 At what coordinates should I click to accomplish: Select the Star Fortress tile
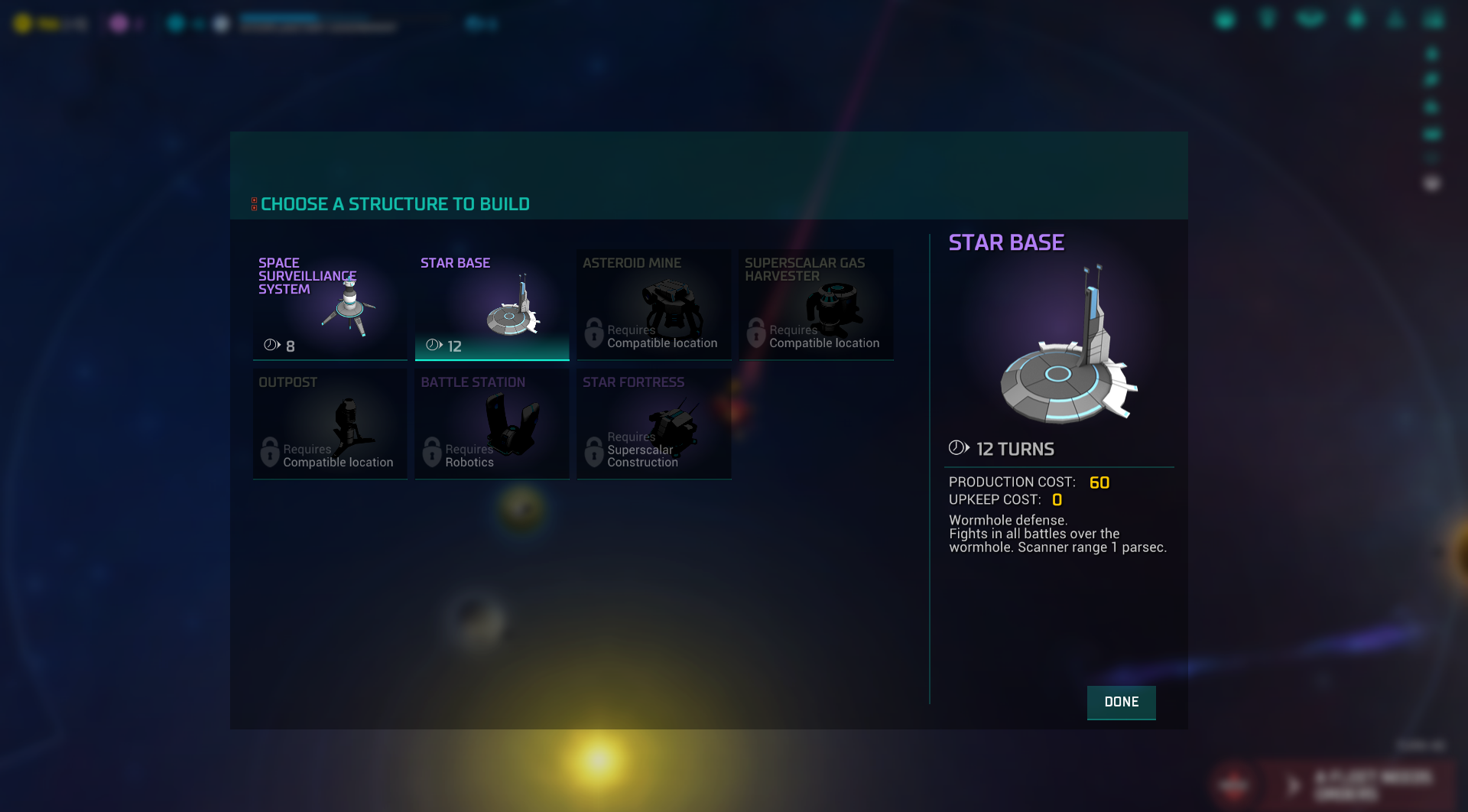click(654, 424)
